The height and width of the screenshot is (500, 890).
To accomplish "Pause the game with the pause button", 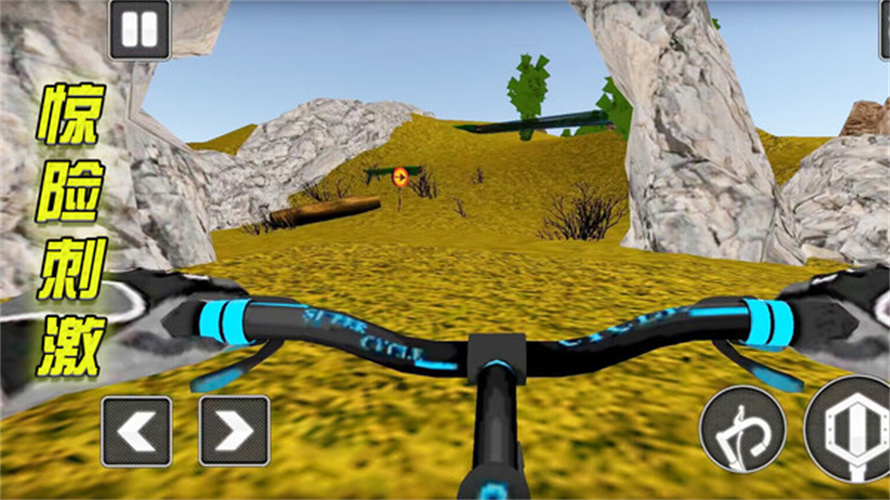I will coord(140,29).
